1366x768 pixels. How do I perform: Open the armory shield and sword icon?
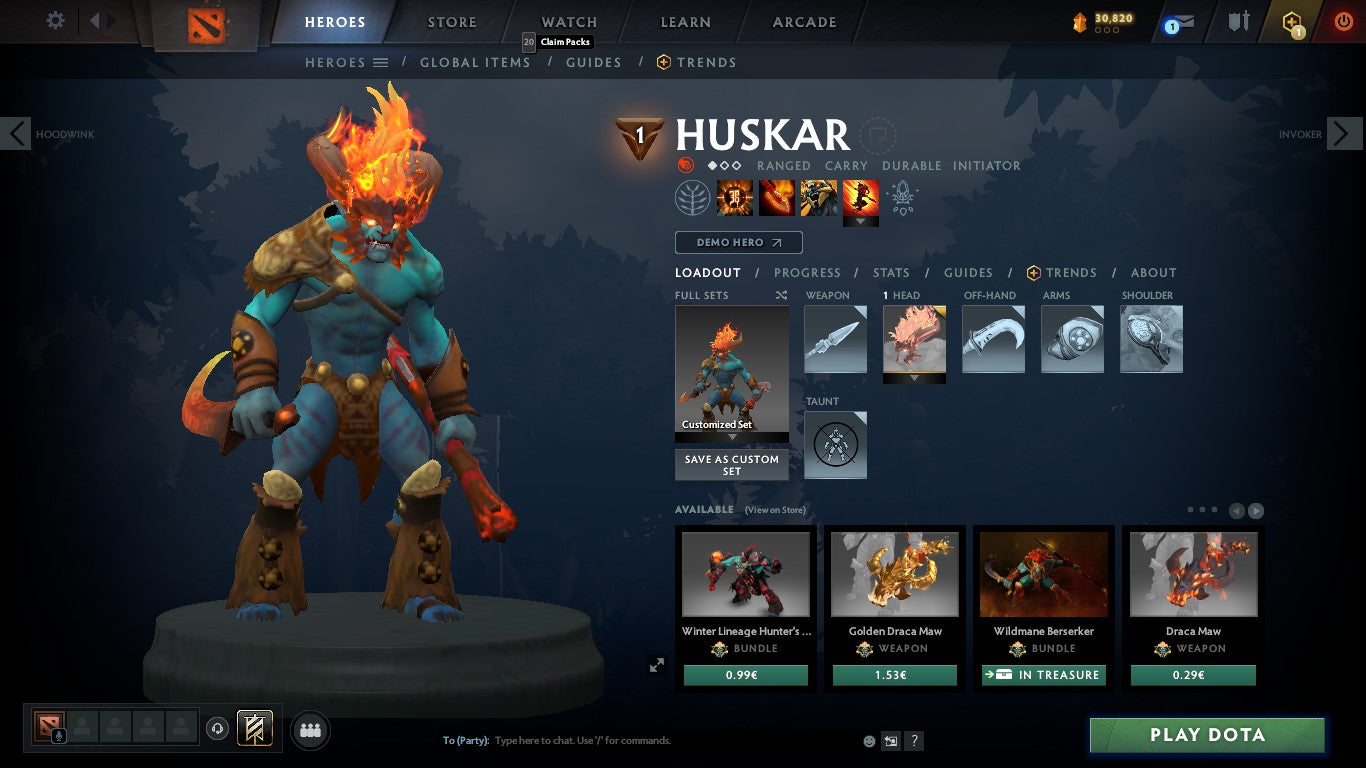[x=1237, y=22]
